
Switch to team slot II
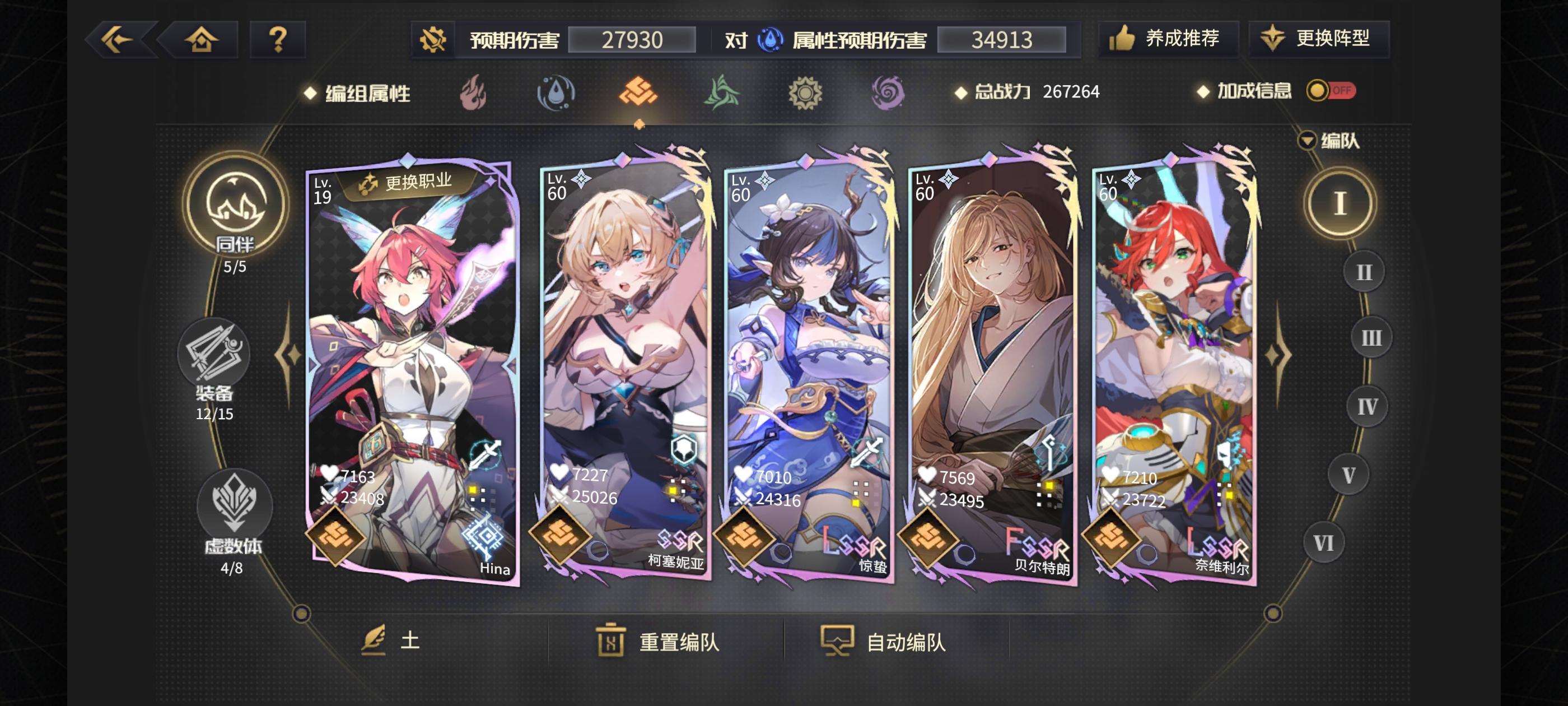coord(1364,272)
